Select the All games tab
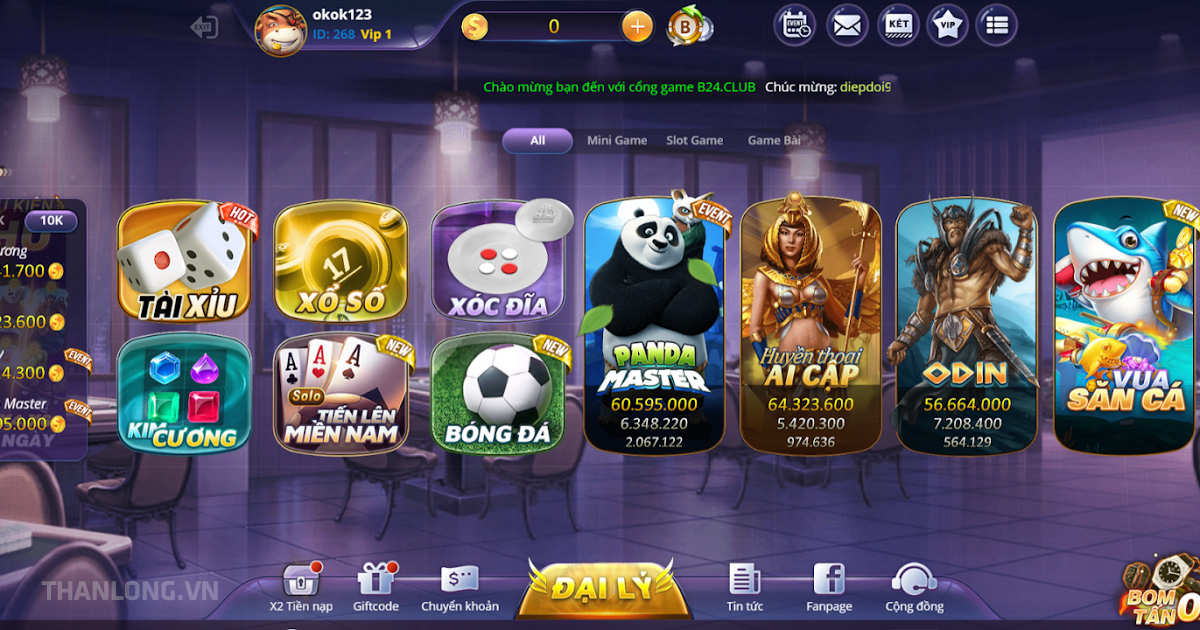Image resolution: width=1200 pixels, height=630 pixels. [537, 141]
